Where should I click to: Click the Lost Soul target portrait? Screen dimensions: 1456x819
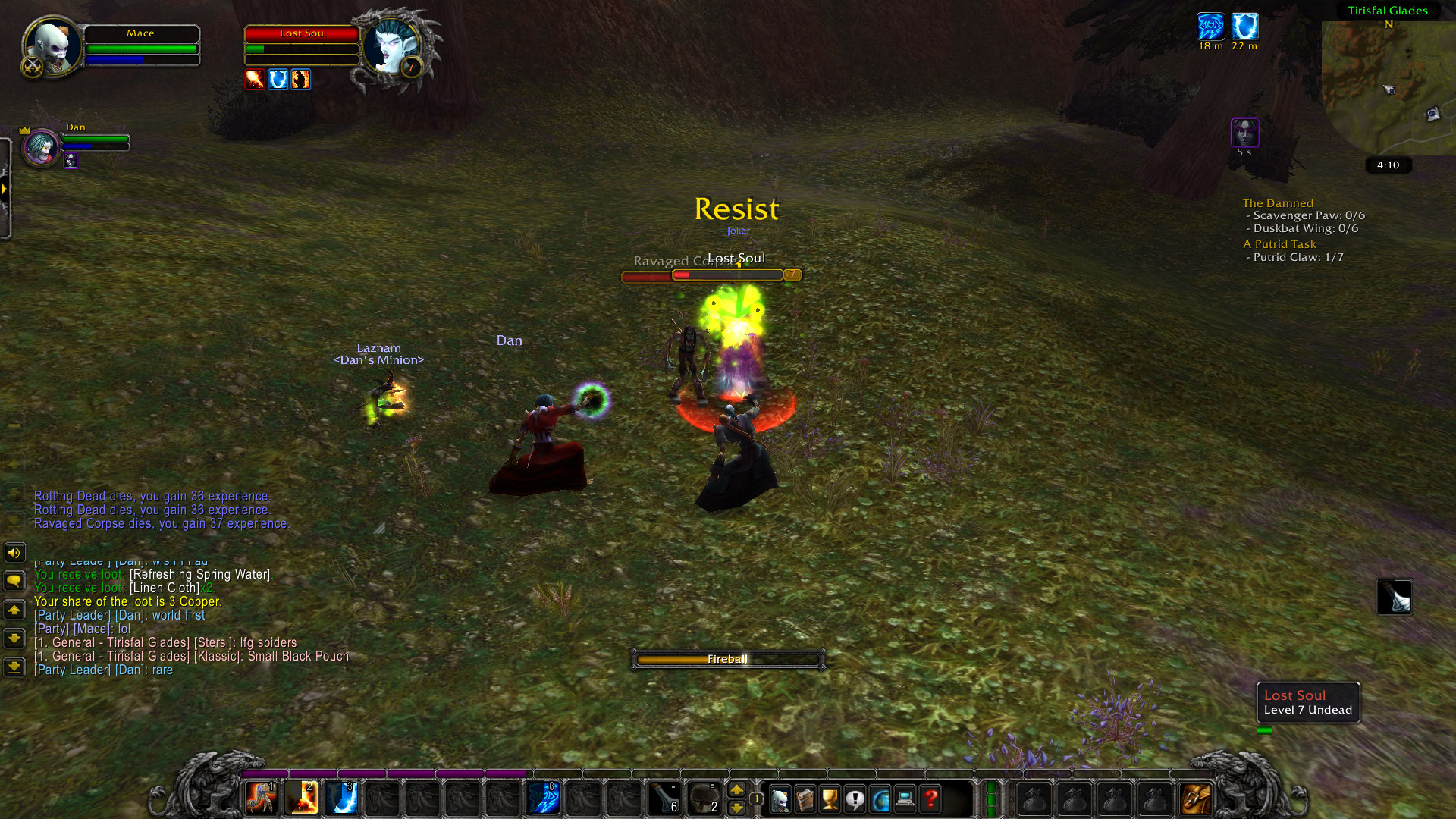[390, 47]
